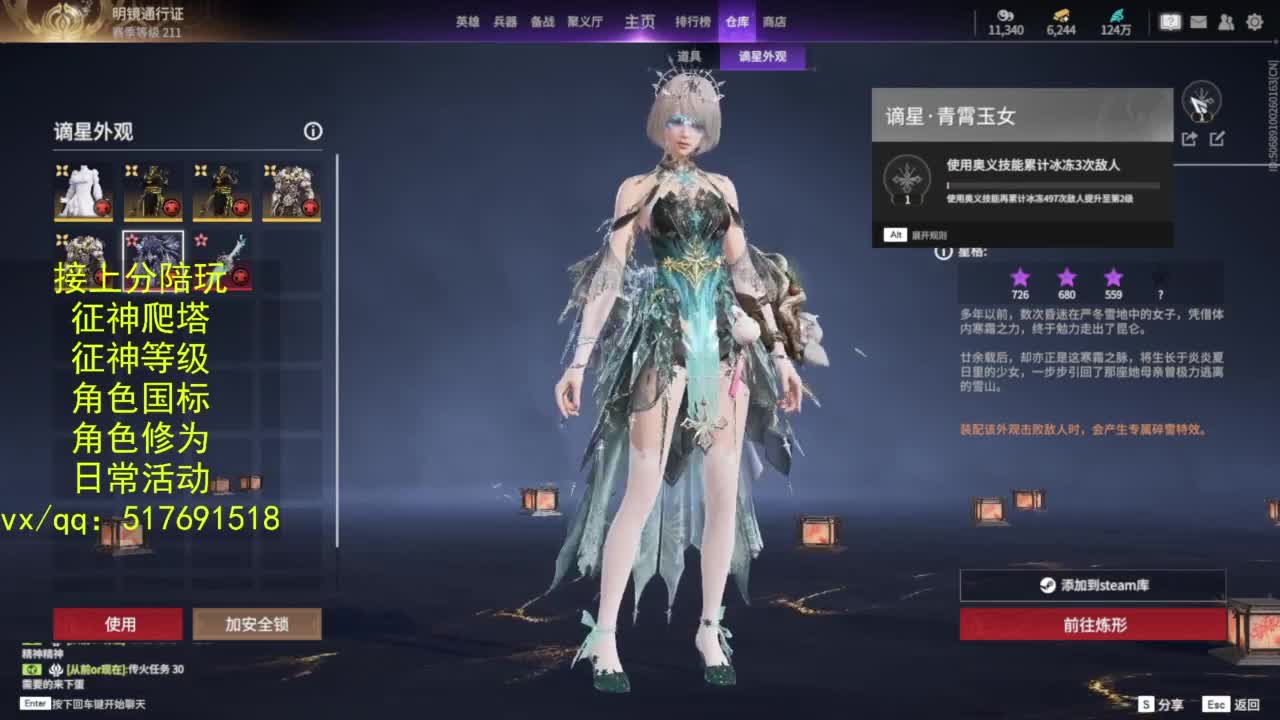Open the mail envelope icon

pos(1198,21)
